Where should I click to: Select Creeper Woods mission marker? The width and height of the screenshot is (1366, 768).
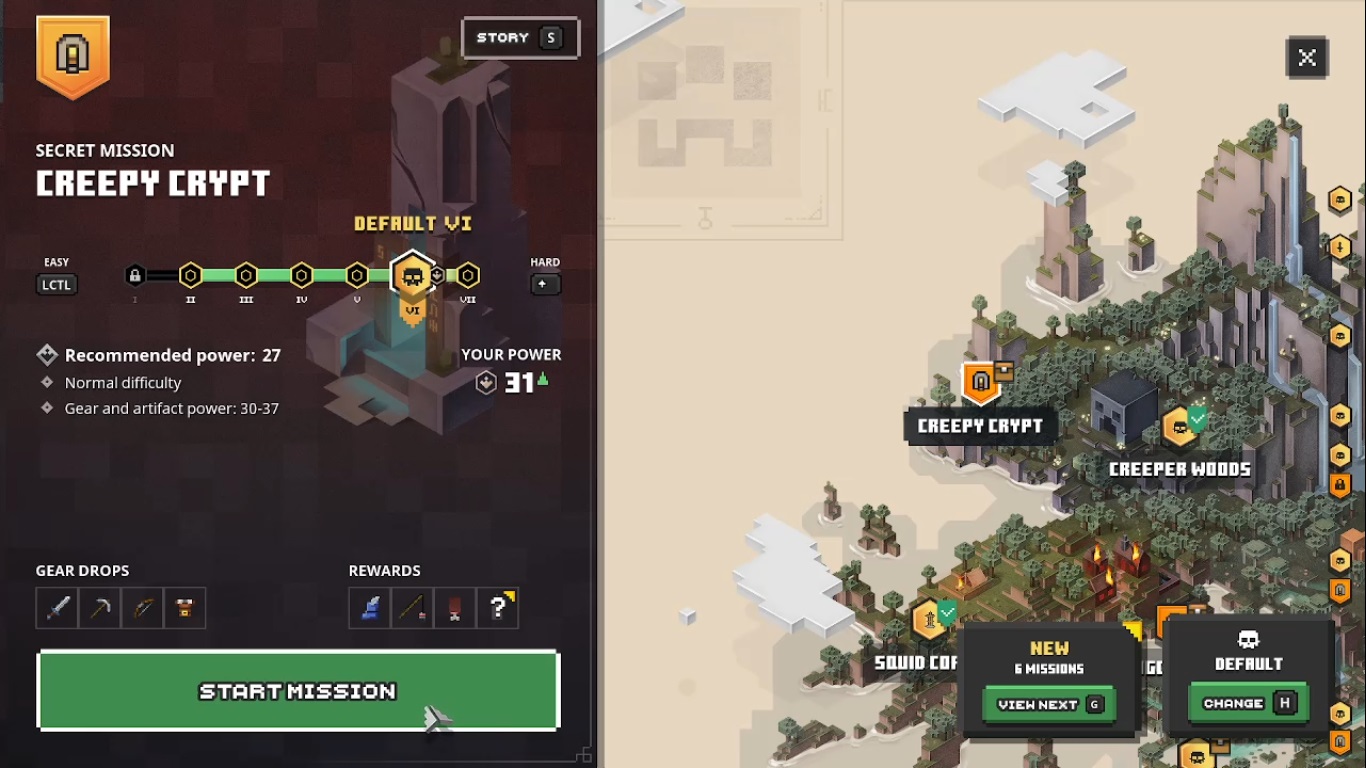coord(1181,427)
